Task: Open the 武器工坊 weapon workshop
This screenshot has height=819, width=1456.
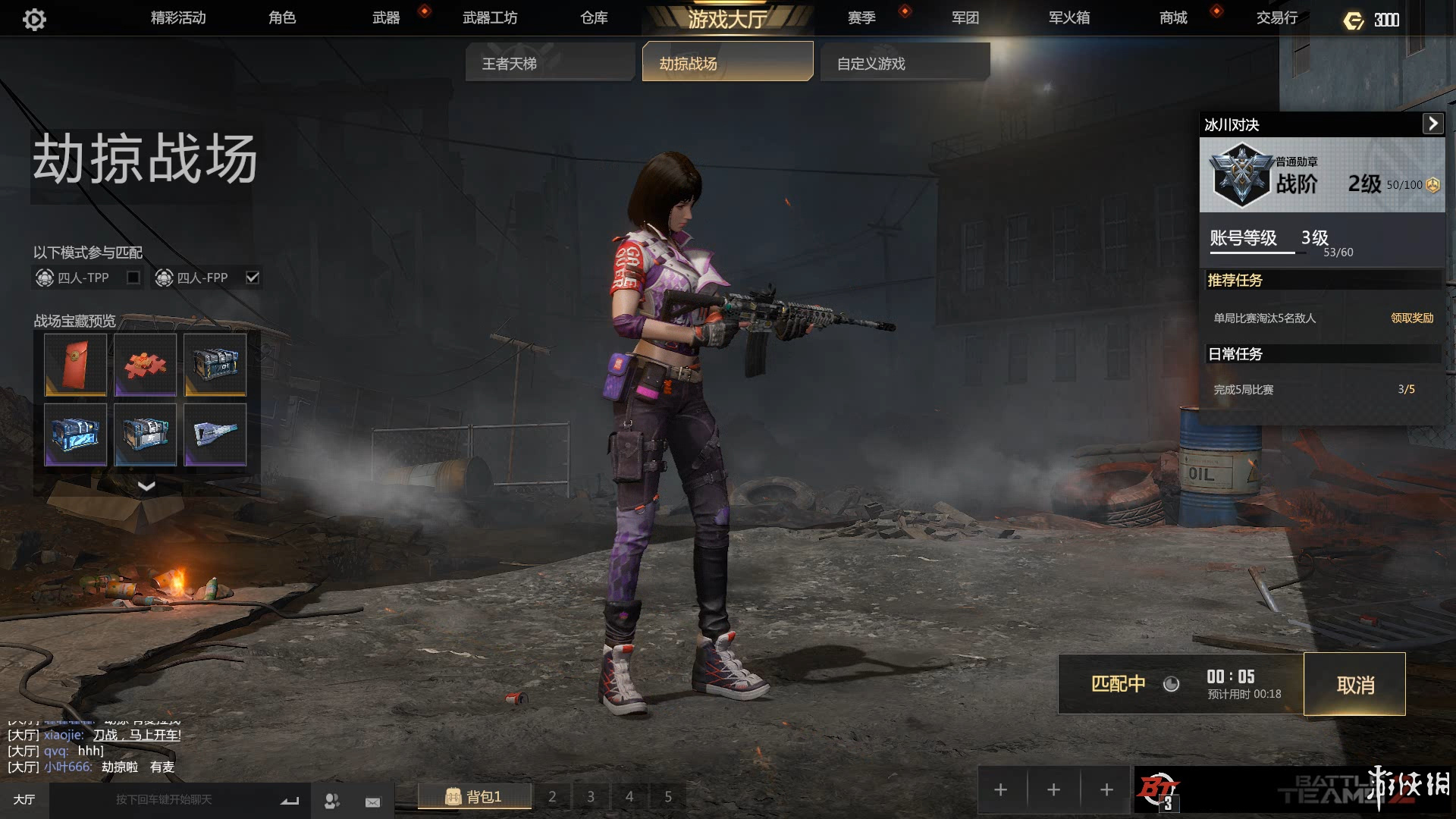Action: (490, 17)
